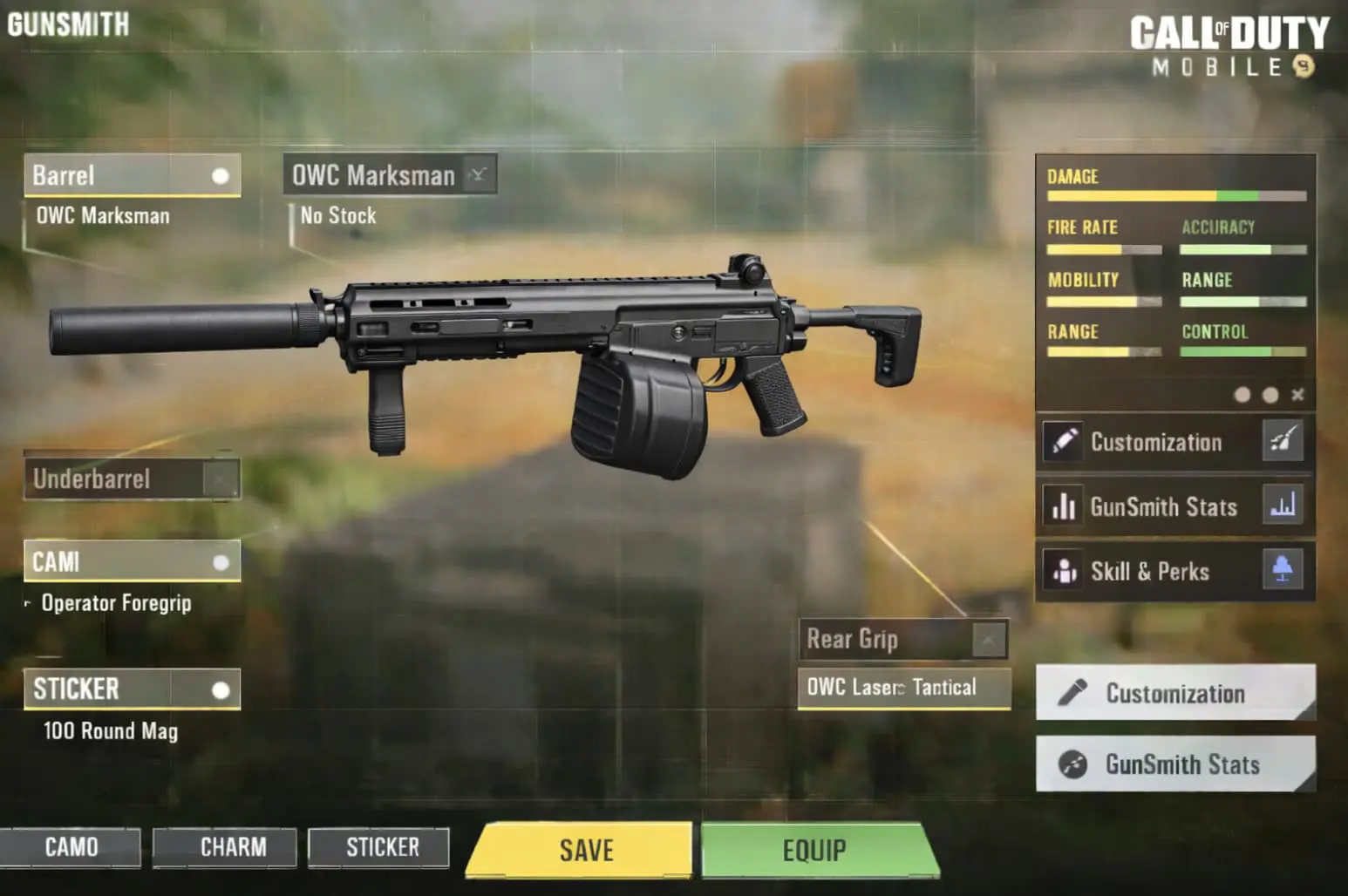Select the second pagination dot in the stats panel

tap(1270, 395)
